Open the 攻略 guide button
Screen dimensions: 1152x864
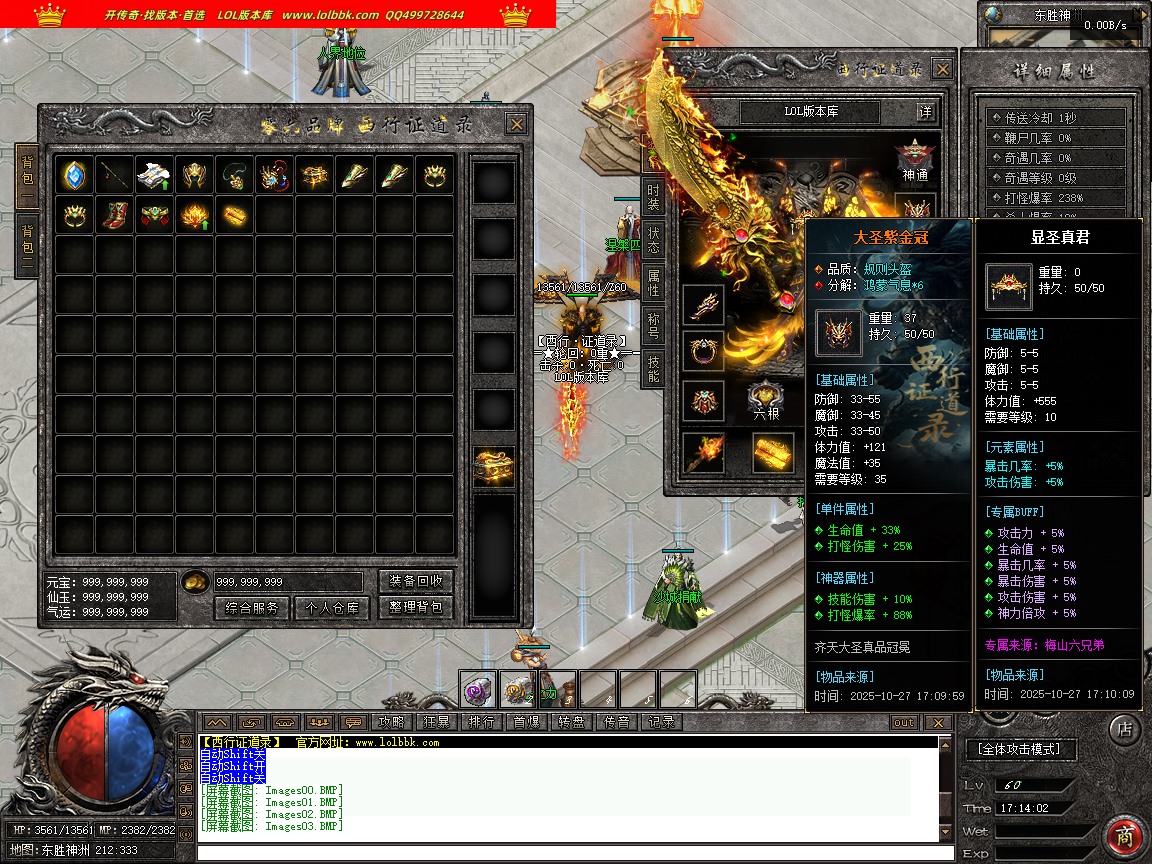point(390,722)
